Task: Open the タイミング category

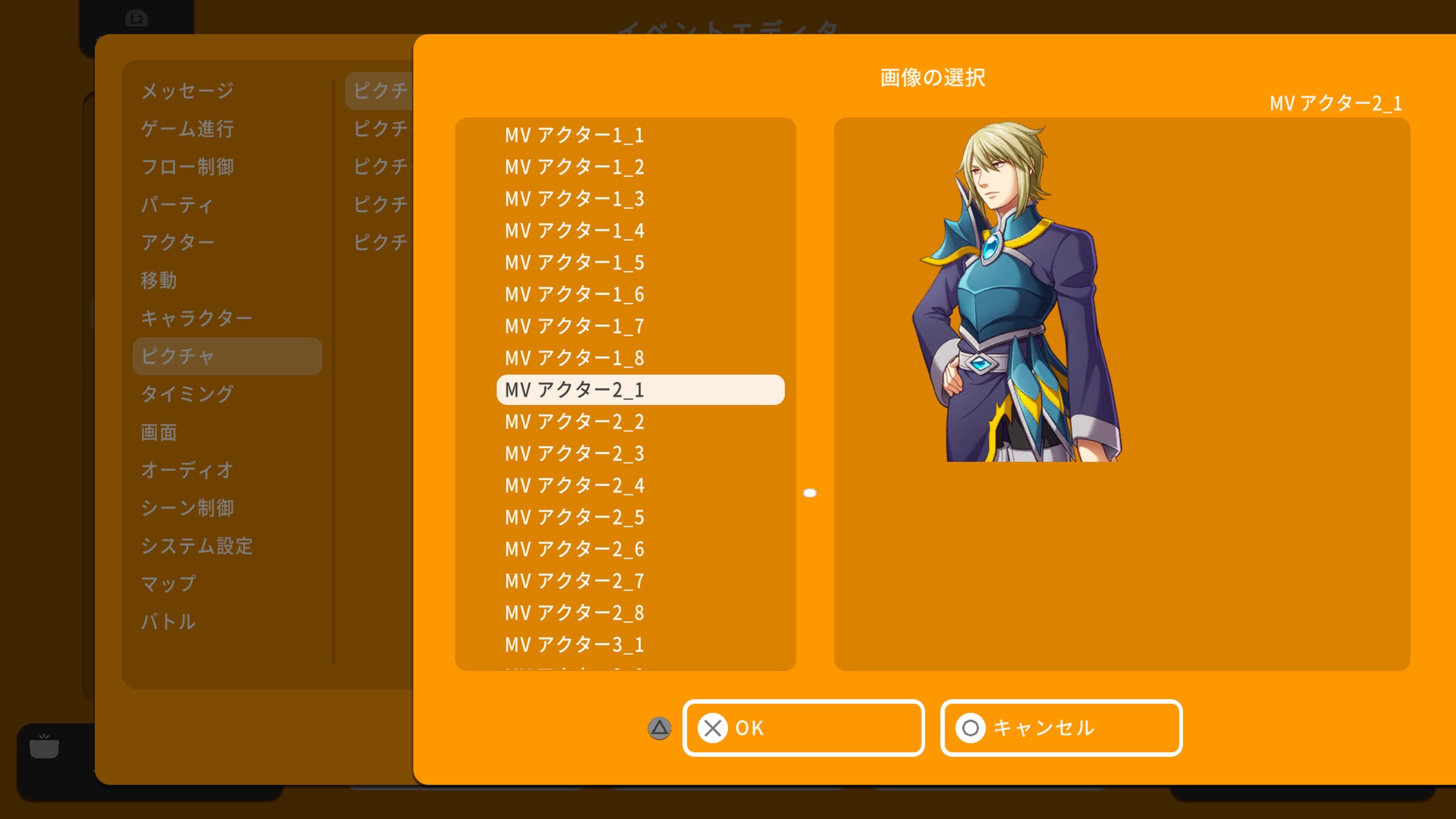Action: point(187,394)
